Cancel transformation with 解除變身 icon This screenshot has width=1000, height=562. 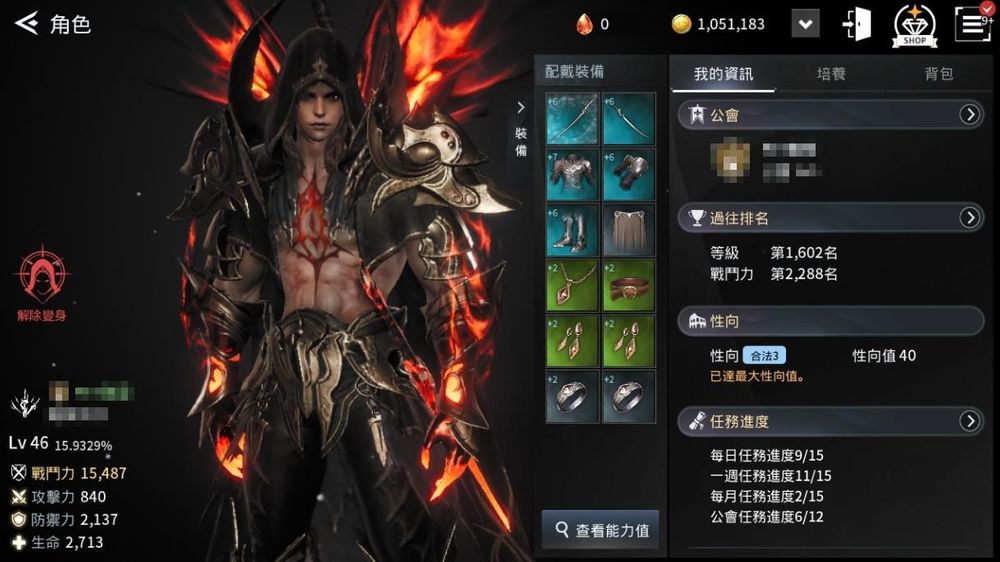[x=40, y=279]
